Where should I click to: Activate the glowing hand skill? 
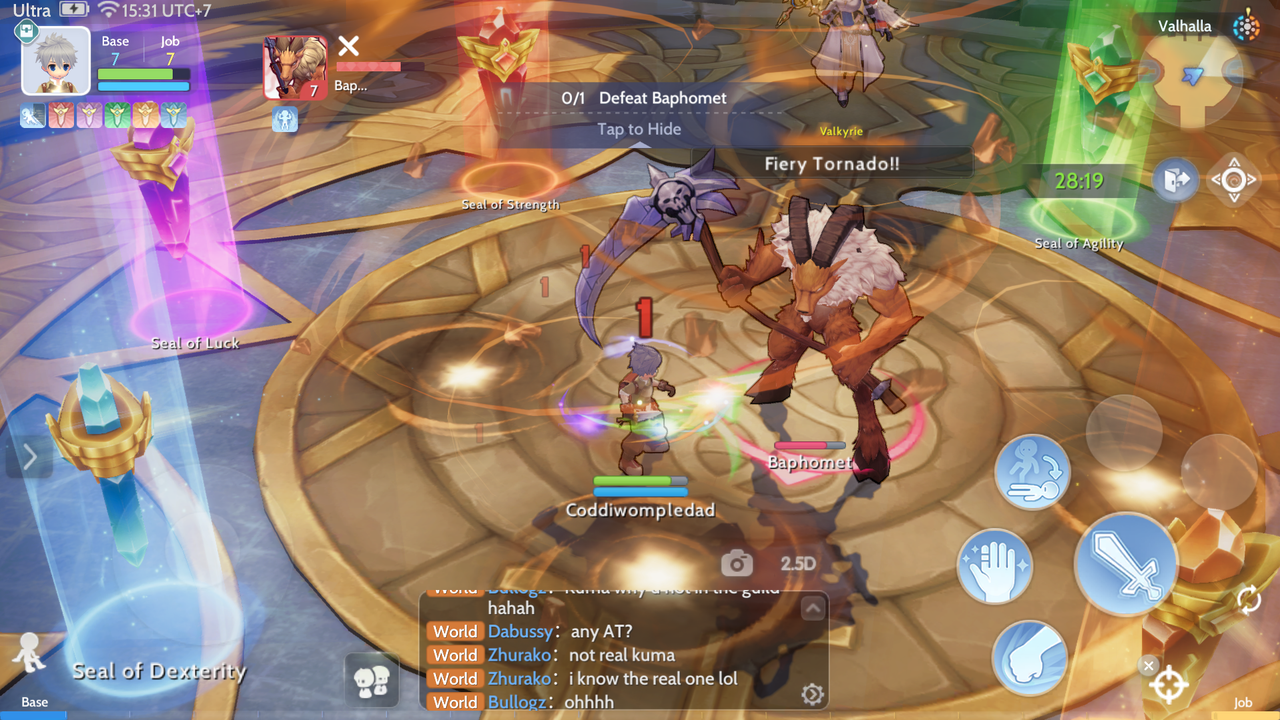point(995,567)
